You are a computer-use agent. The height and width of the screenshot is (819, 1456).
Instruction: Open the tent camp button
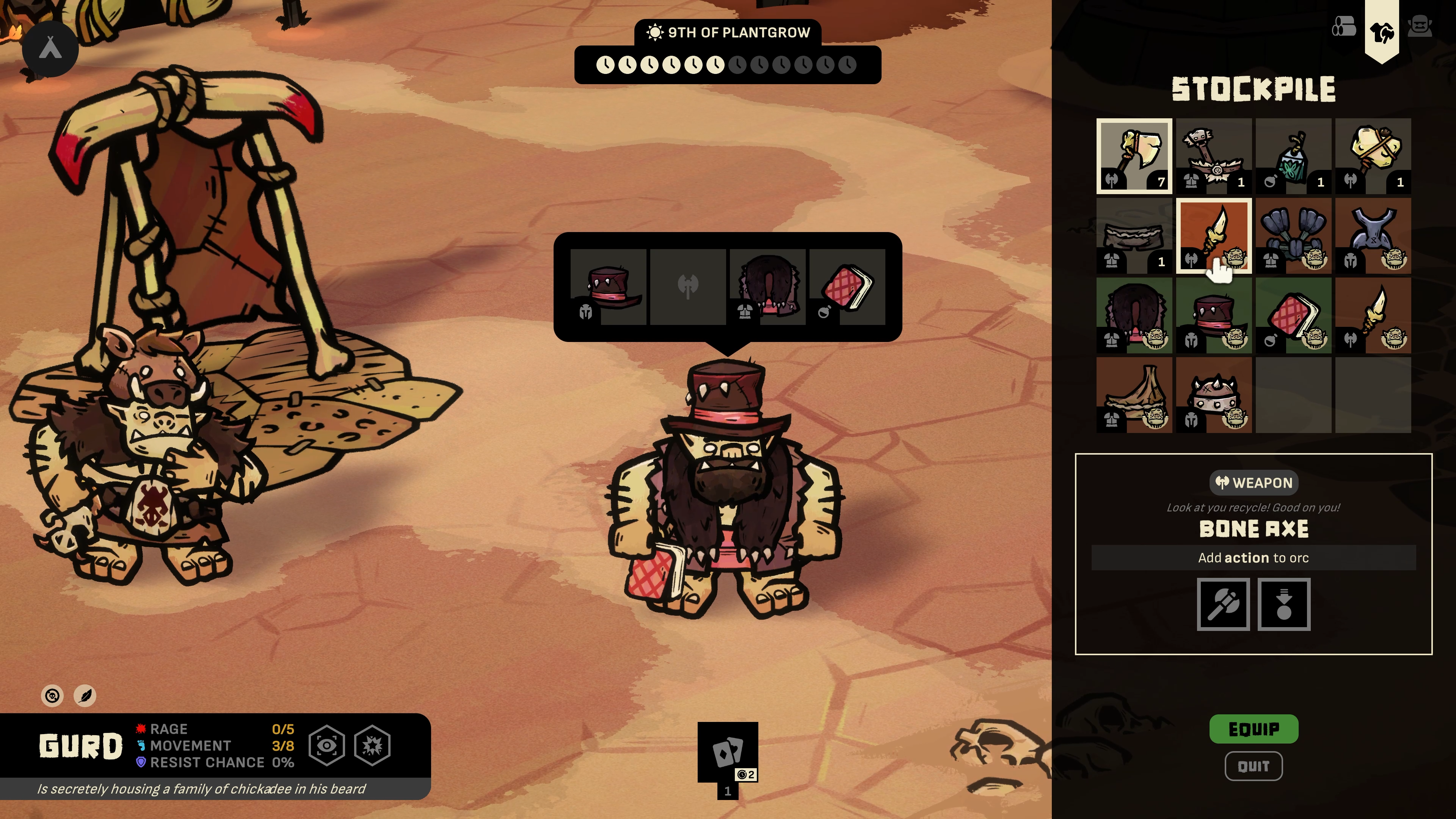click(50, 49)
